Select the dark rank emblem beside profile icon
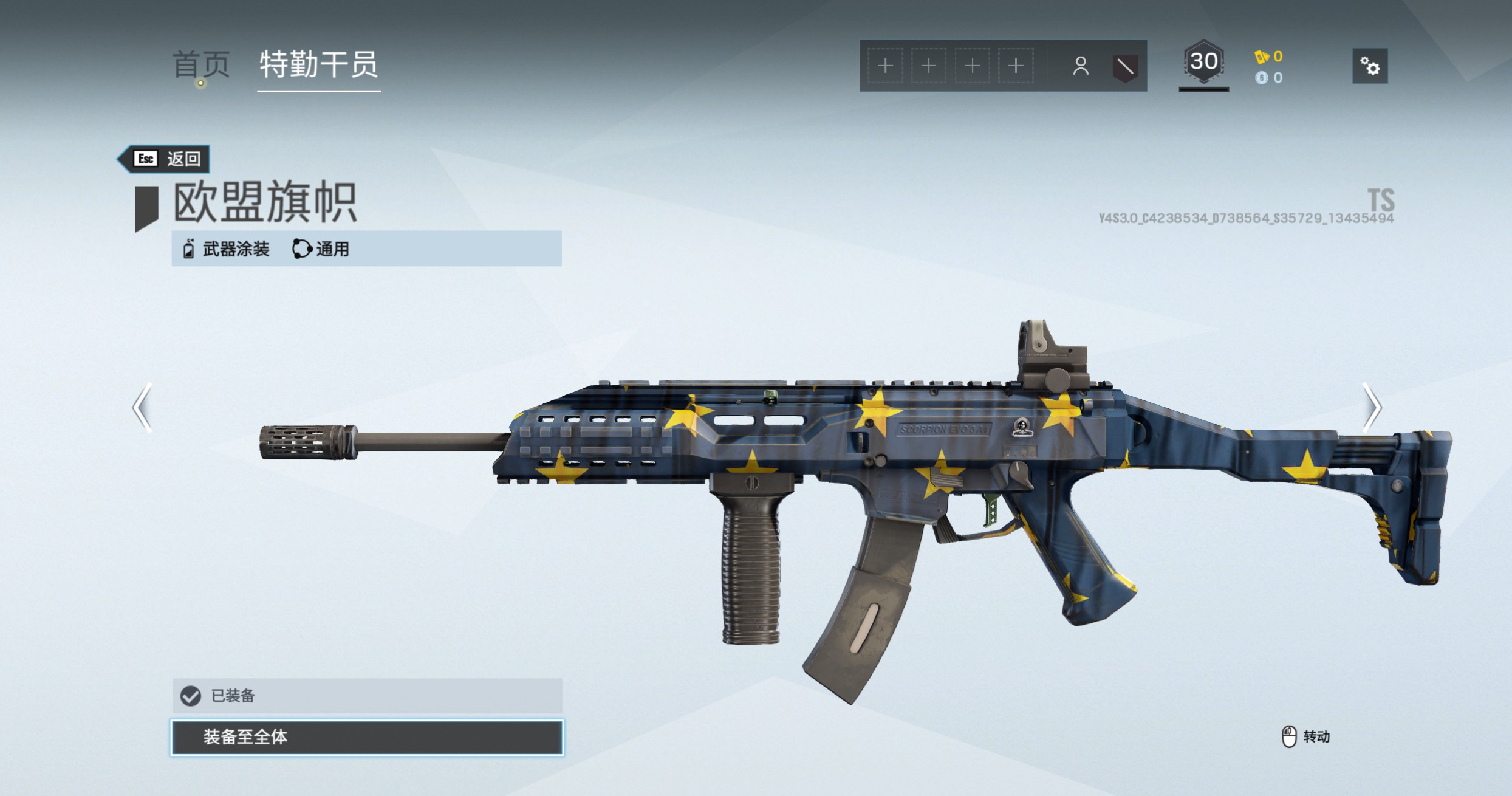1512x796 pixels. pos(1124,66)
